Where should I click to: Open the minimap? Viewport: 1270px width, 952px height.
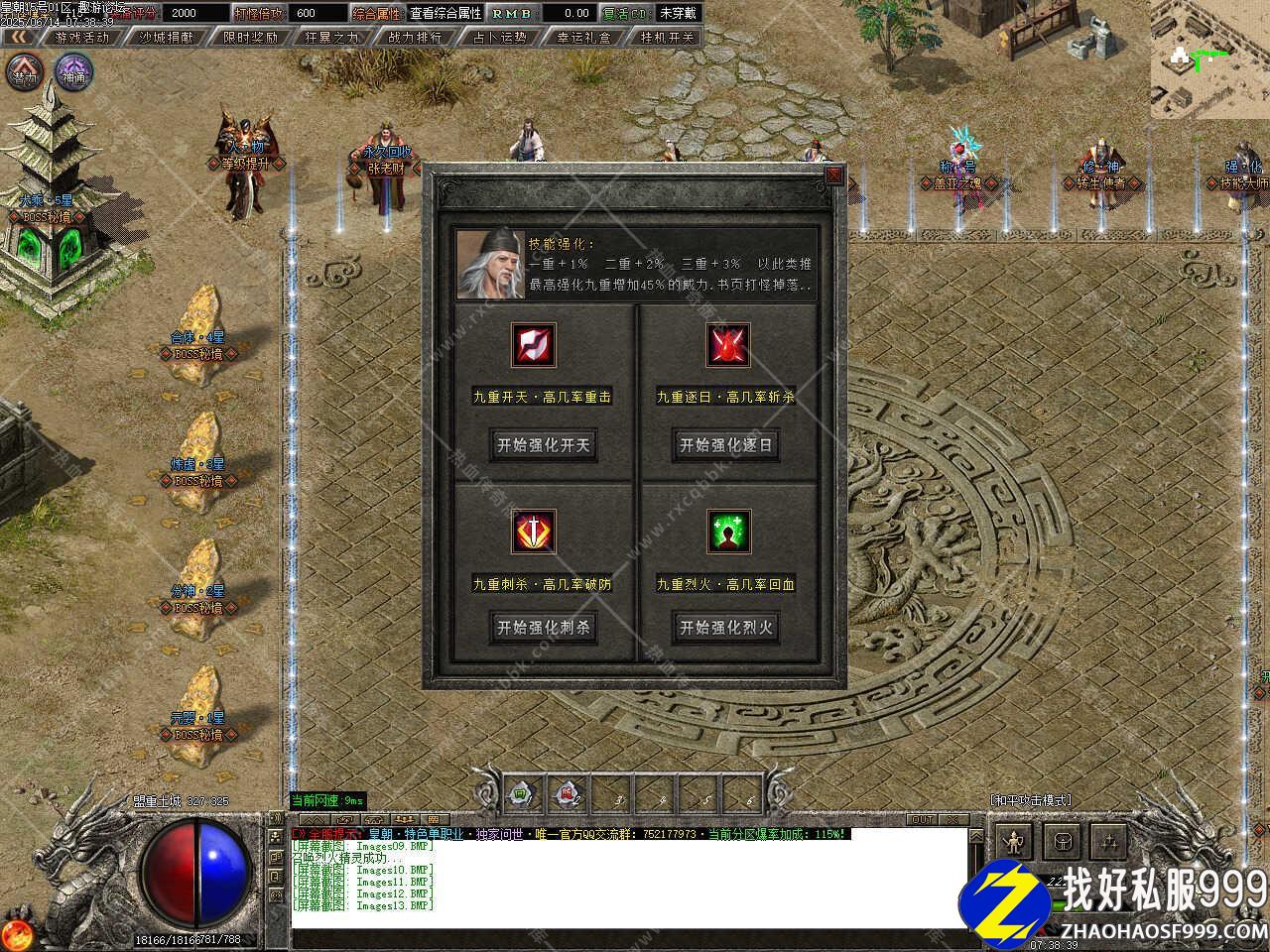click(1209, 59)
